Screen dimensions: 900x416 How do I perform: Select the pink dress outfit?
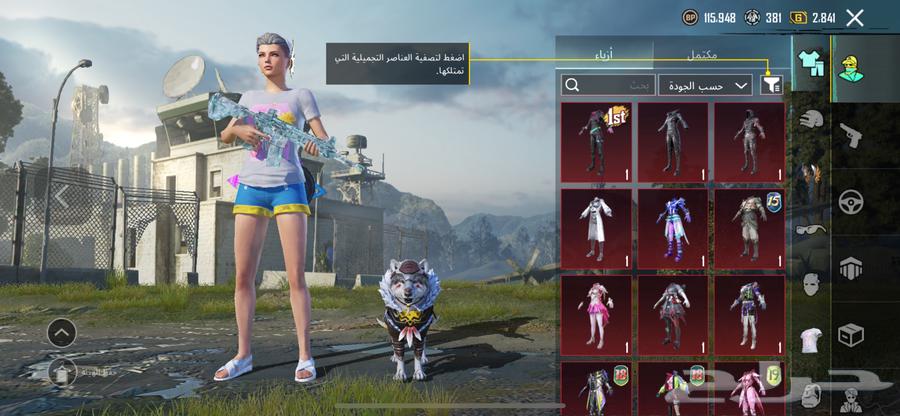[x=596, y=311]
